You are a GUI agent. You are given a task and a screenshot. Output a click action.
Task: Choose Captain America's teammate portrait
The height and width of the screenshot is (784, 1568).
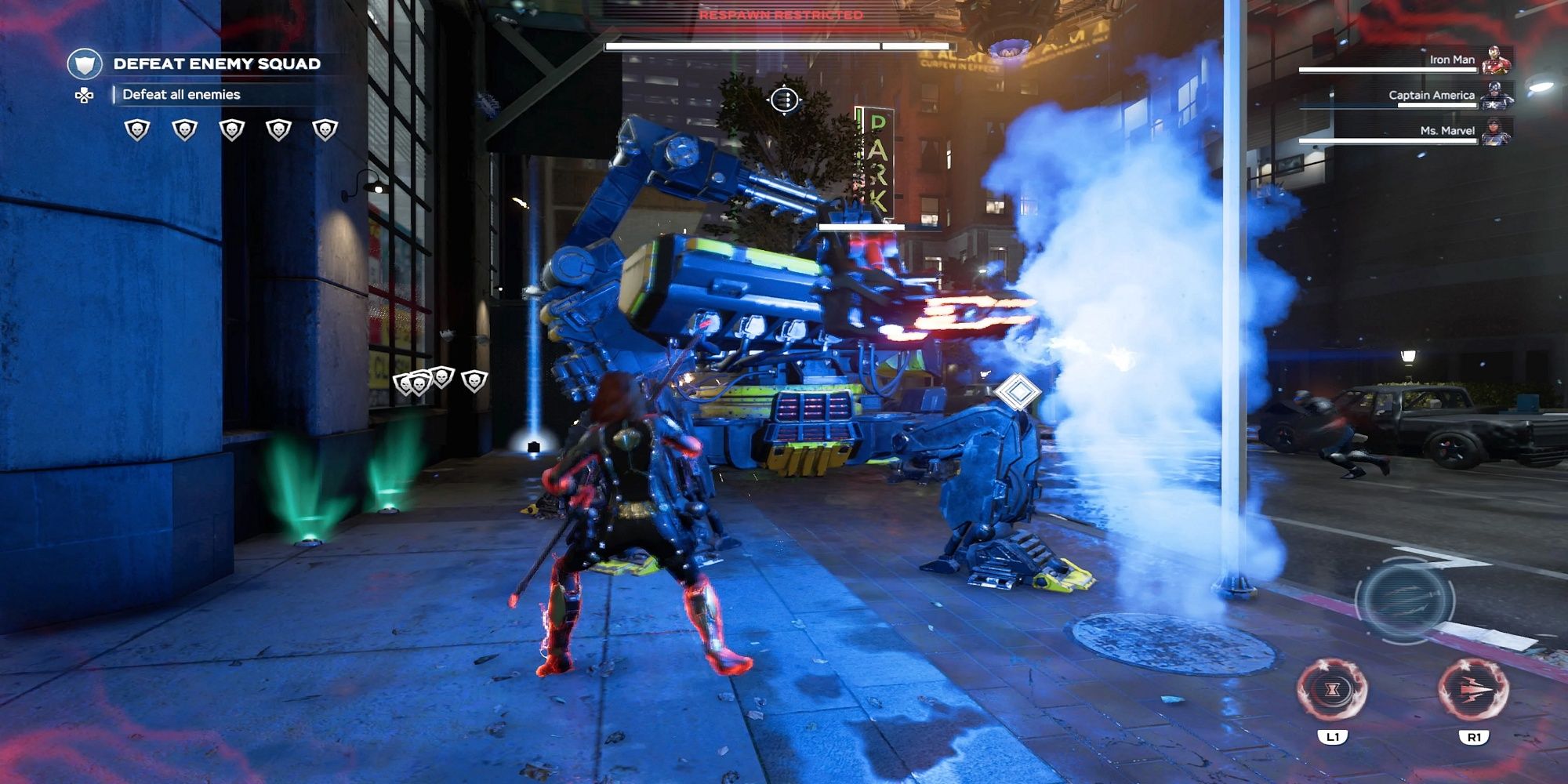1496,96
